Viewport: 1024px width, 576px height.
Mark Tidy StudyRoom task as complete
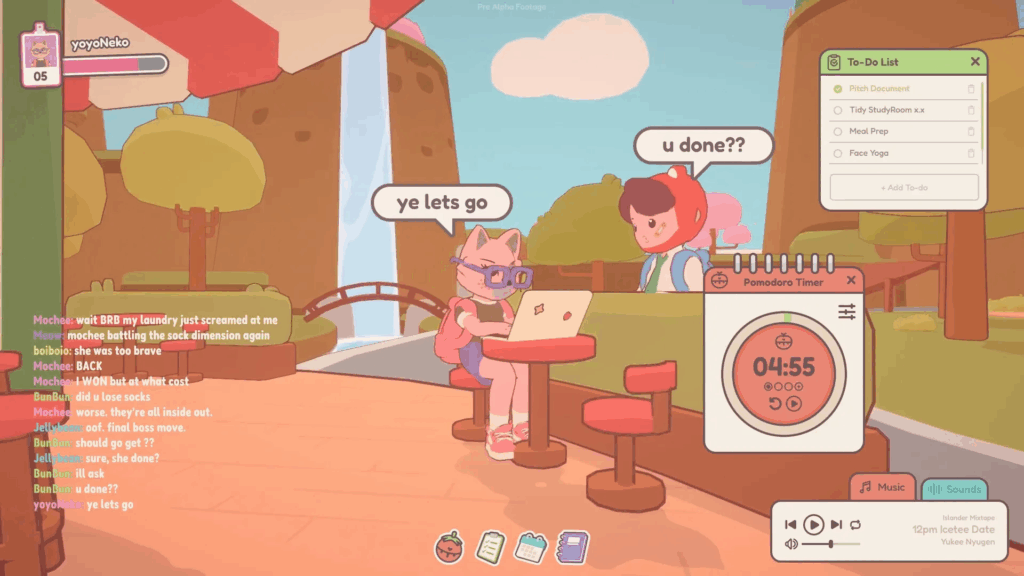pos(838,110)
